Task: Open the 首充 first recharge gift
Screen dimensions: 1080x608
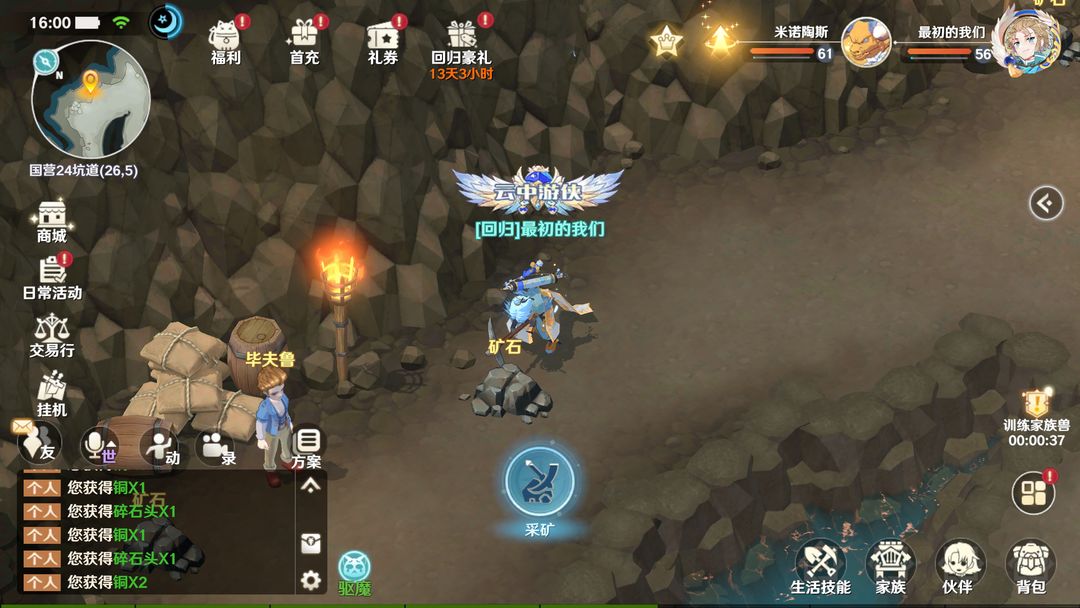Action: pyautogui.click(x=304, y=42)
